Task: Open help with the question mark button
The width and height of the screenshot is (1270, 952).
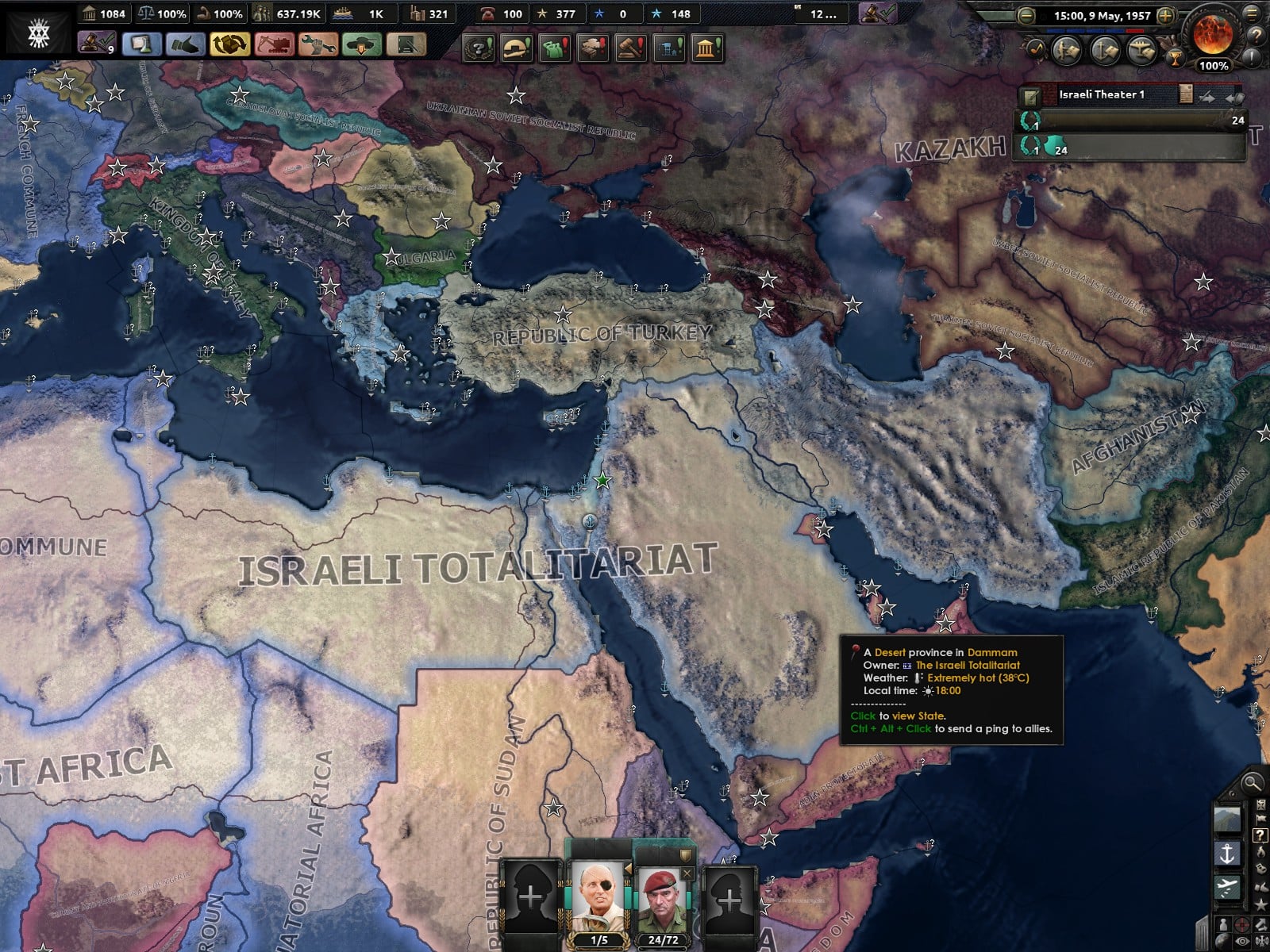Action: [x=1257, y=36]
